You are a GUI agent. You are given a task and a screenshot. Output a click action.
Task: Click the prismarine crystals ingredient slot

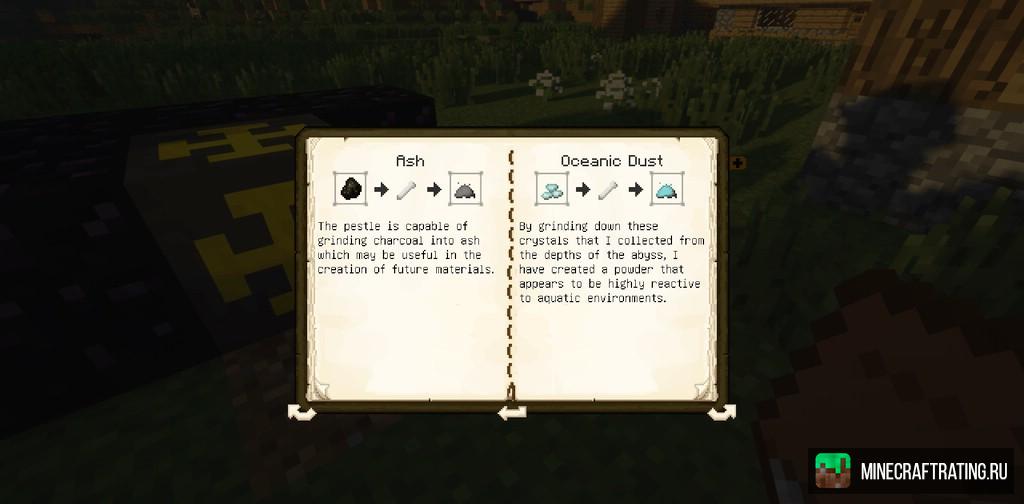pos(551,189)
